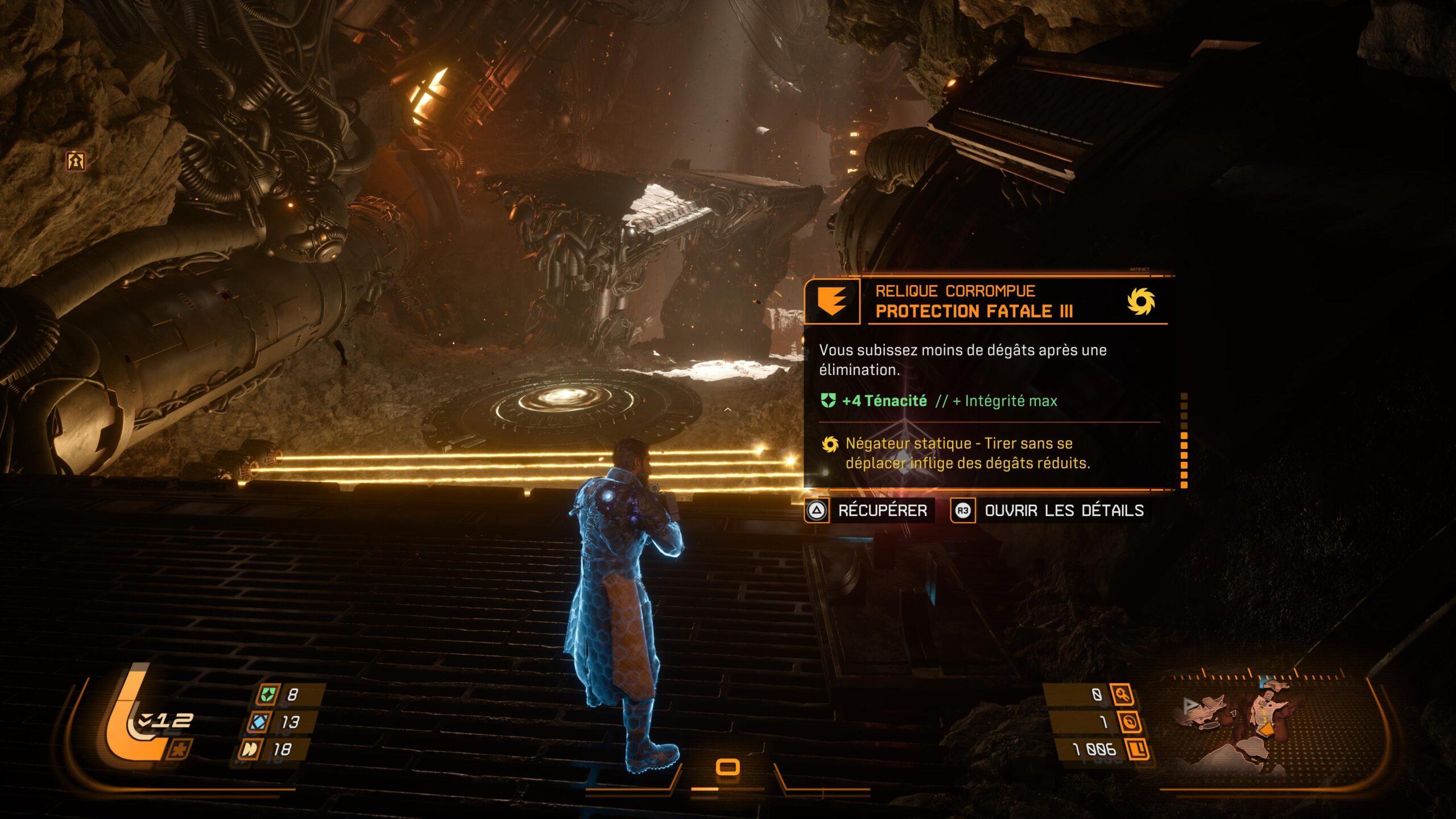Image resolution: width=1456 pixels, height=819 pixels.
Task: Select the Négateur statique malus icon
Action: tap(830, 444)
